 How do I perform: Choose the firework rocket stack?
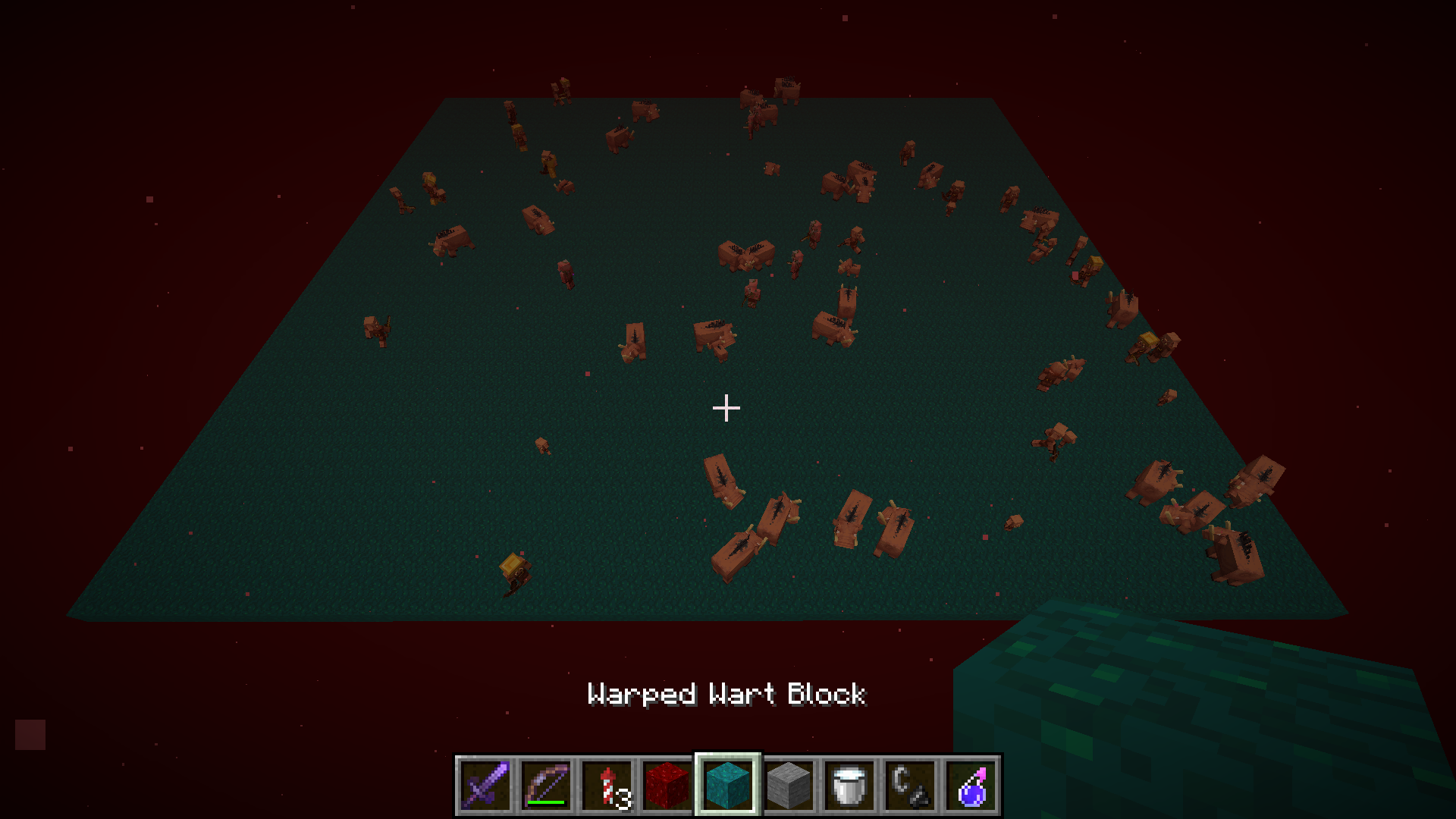tap(607, 785)
